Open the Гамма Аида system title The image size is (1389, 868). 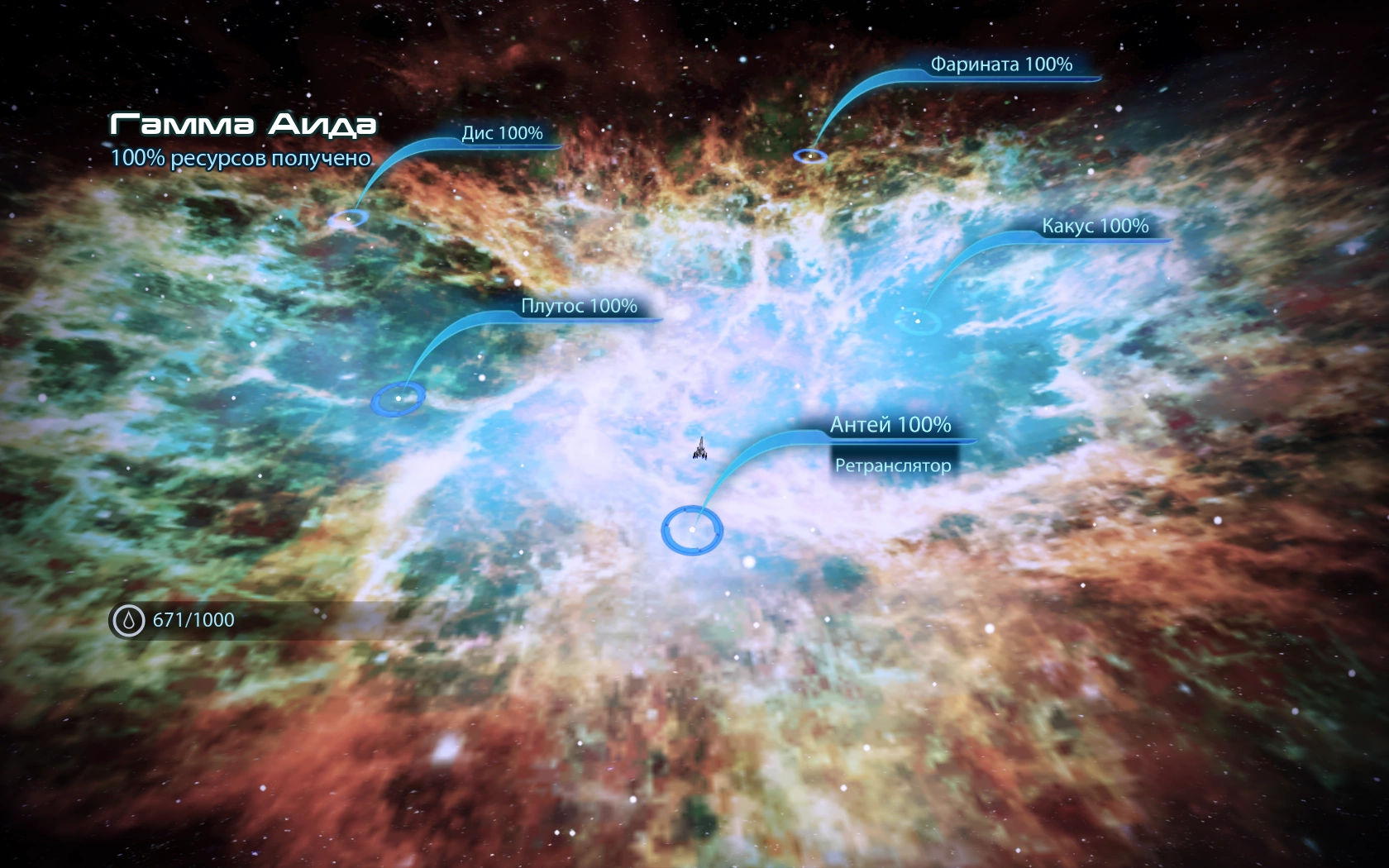(x=242, y=124)
